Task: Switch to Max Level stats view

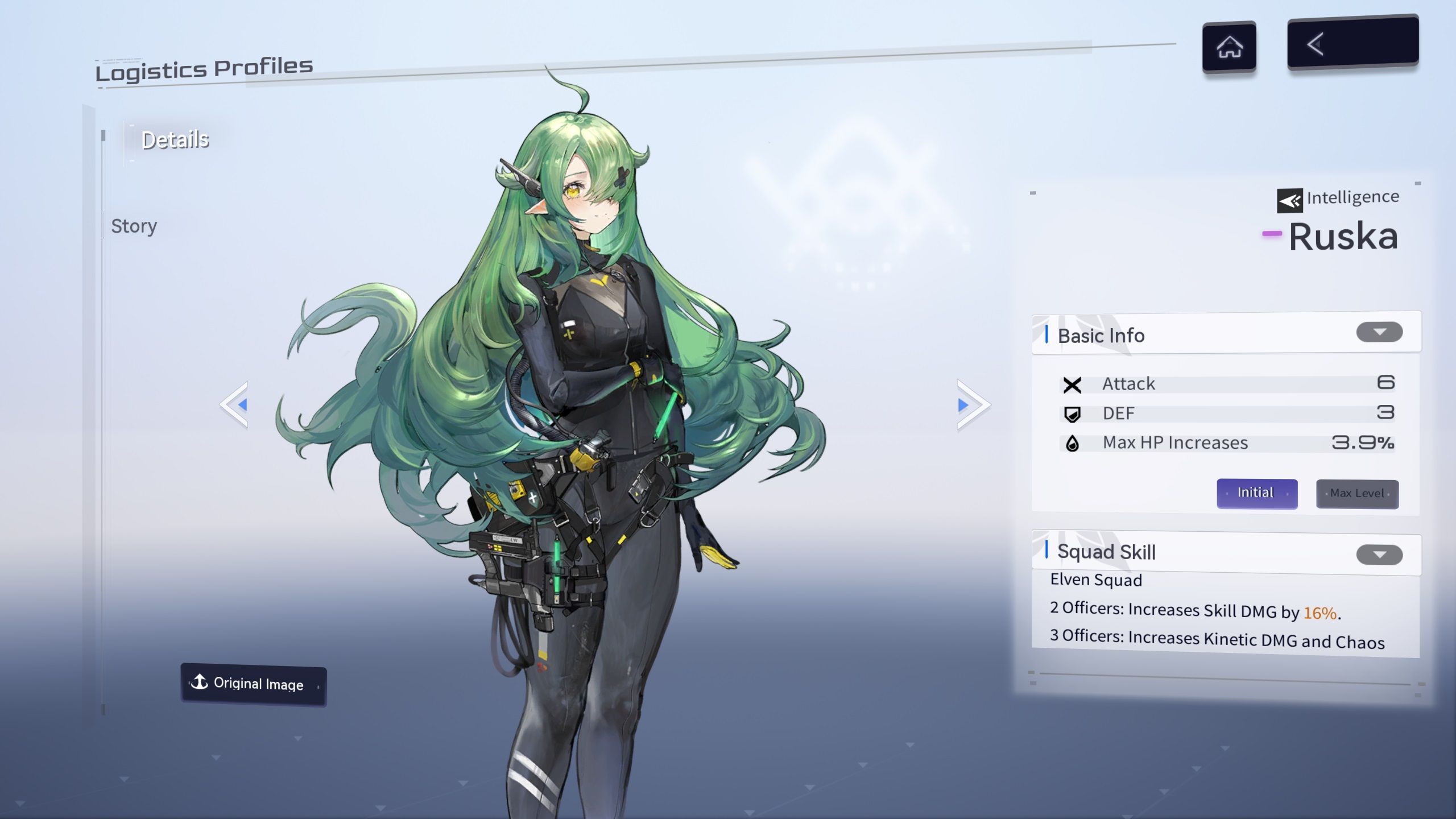Action: pos(1358,493)
